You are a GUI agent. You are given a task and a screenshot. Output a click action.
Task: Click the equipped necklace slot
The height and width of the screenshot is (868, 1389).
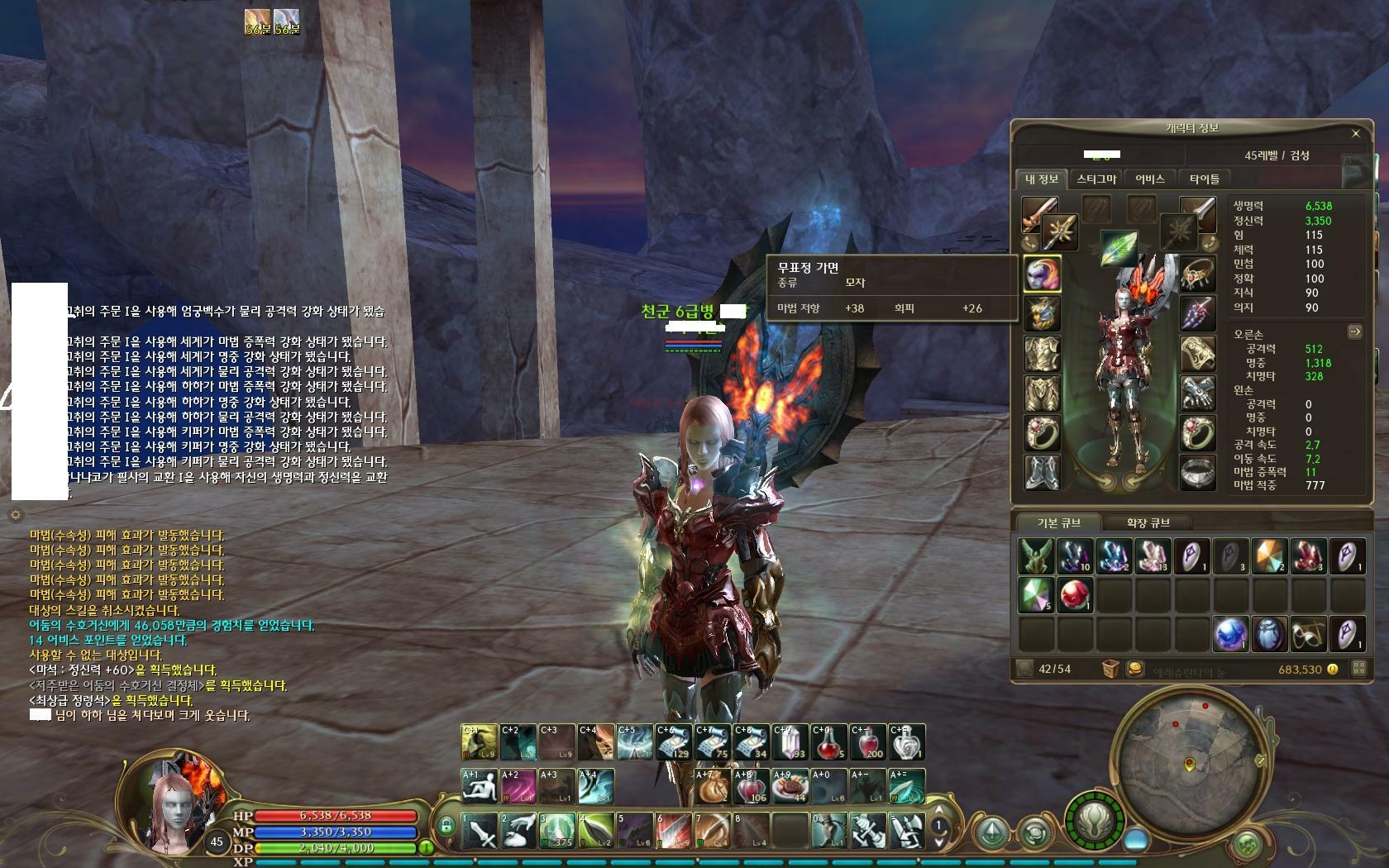[x=1196, y=274]
